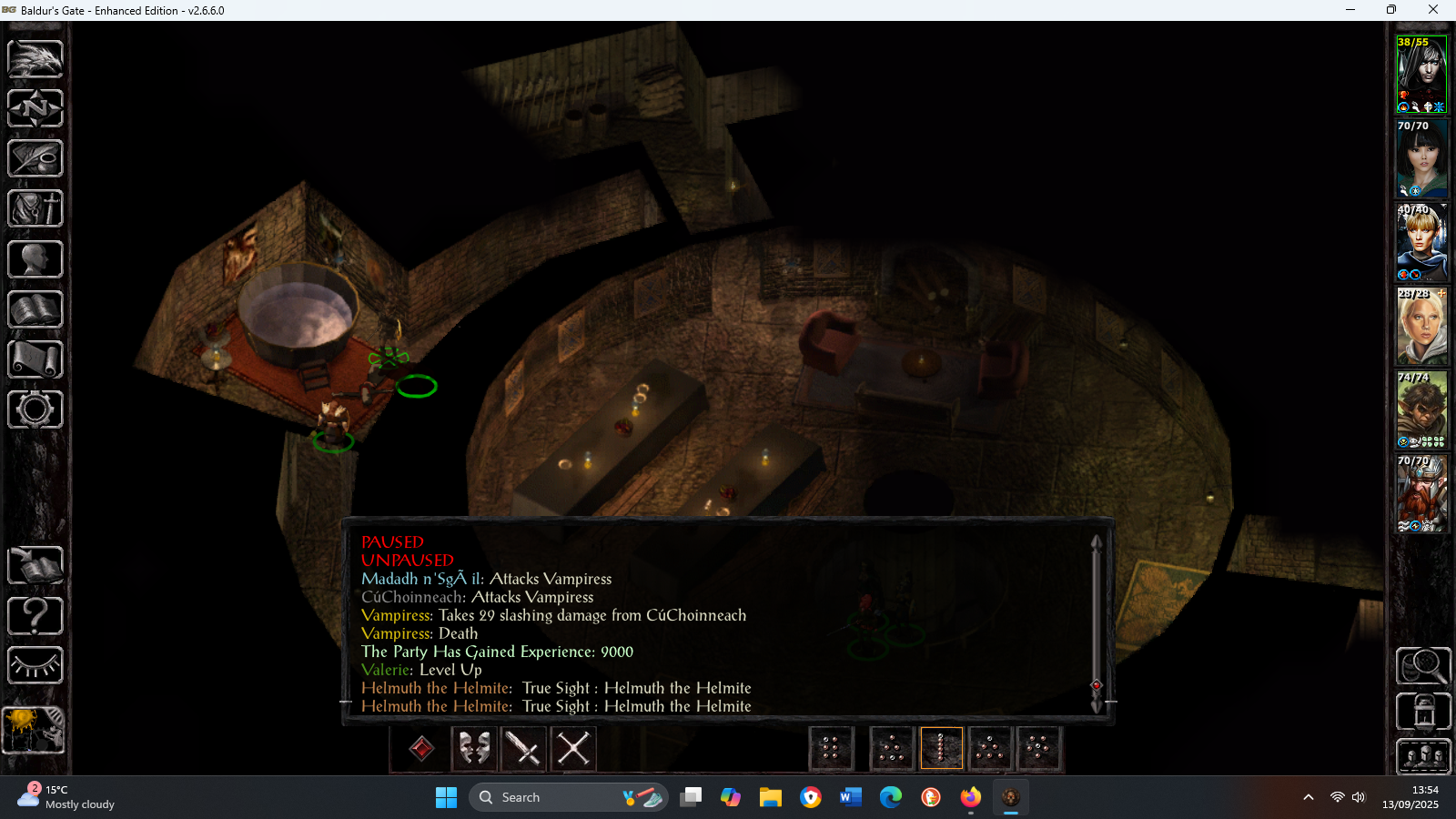Open the inventory armor-and-sword icon
This screenshot has width=1456, height=819.
35,209
